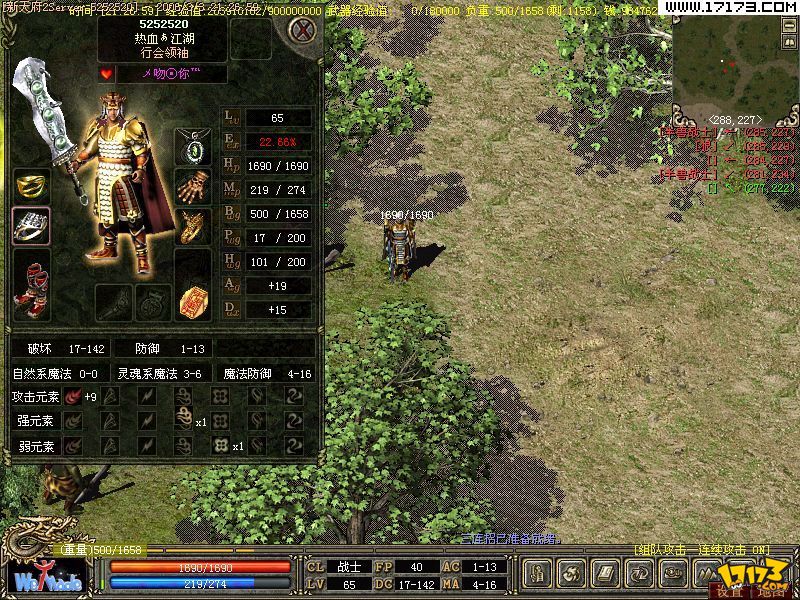Close the character equipment panel
The width and height of the screenshot is (800, 600).
[x=301, y=30]
